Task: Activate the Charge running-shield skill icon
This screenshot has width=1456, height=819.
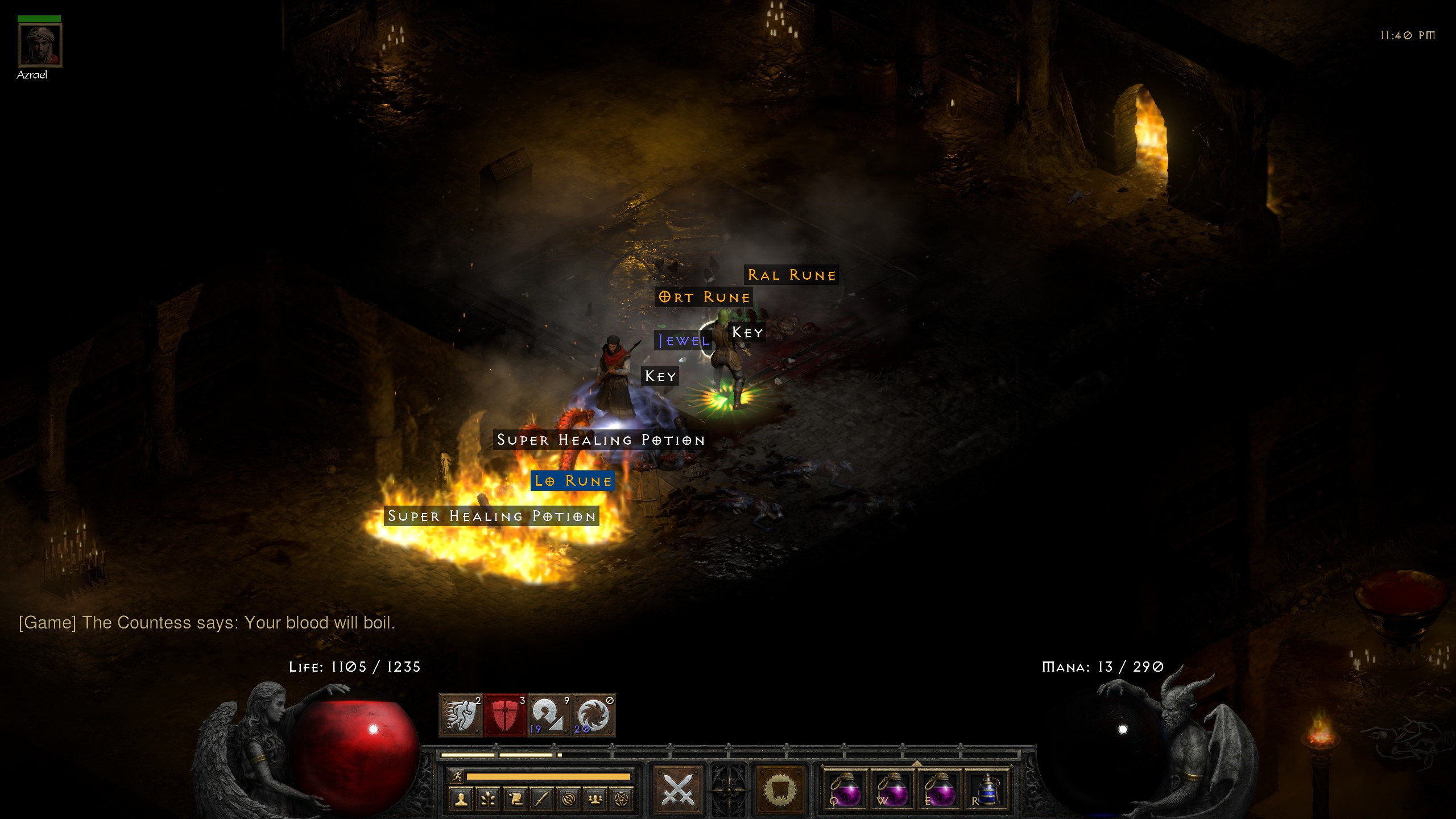Action: pyautogui.click(x=461, y=715)
